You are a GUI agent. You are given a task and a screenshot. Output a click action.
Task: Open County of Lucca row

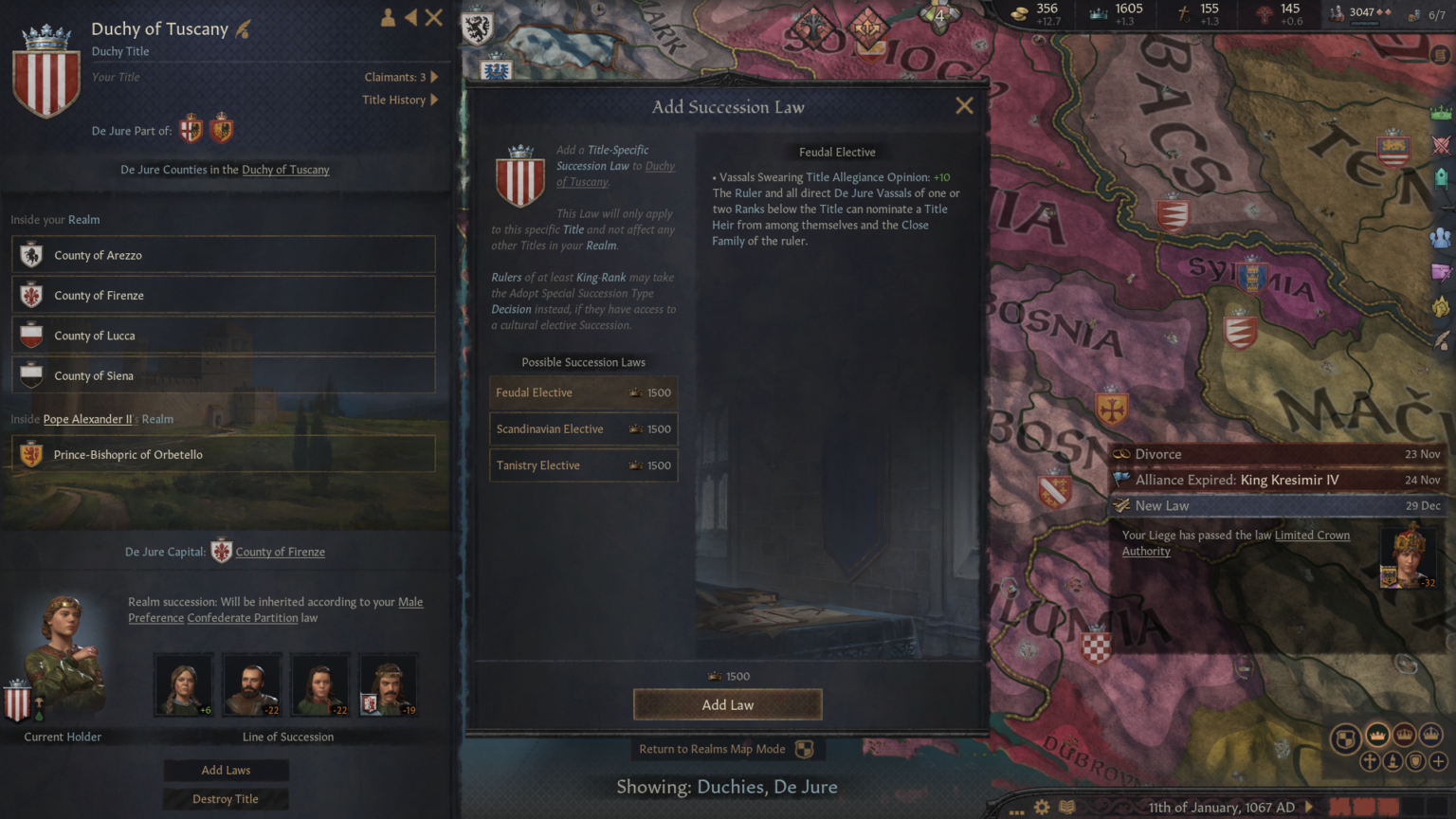tap(224, 336)
